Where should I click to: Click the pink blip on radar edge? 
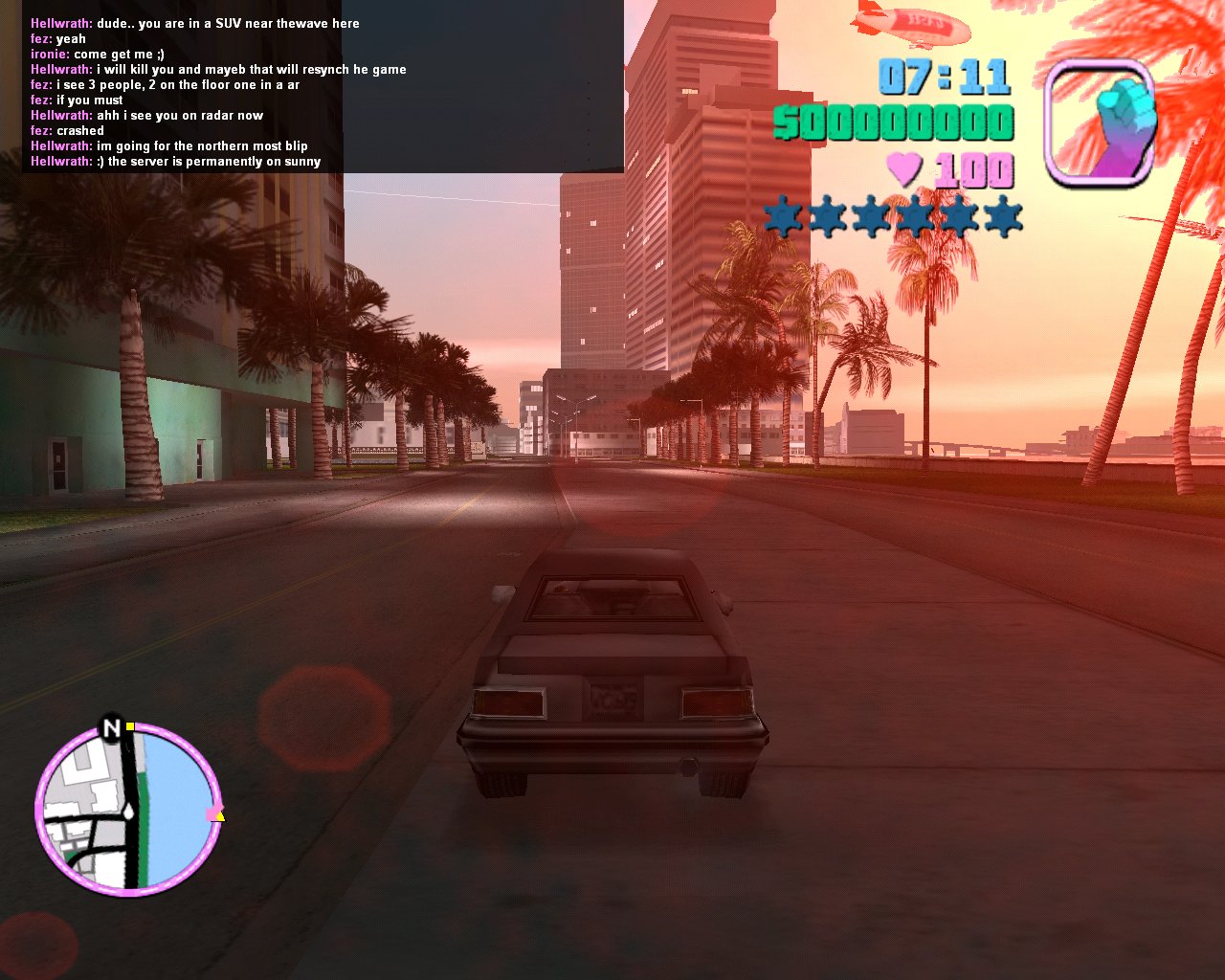[x=212, y=813]
